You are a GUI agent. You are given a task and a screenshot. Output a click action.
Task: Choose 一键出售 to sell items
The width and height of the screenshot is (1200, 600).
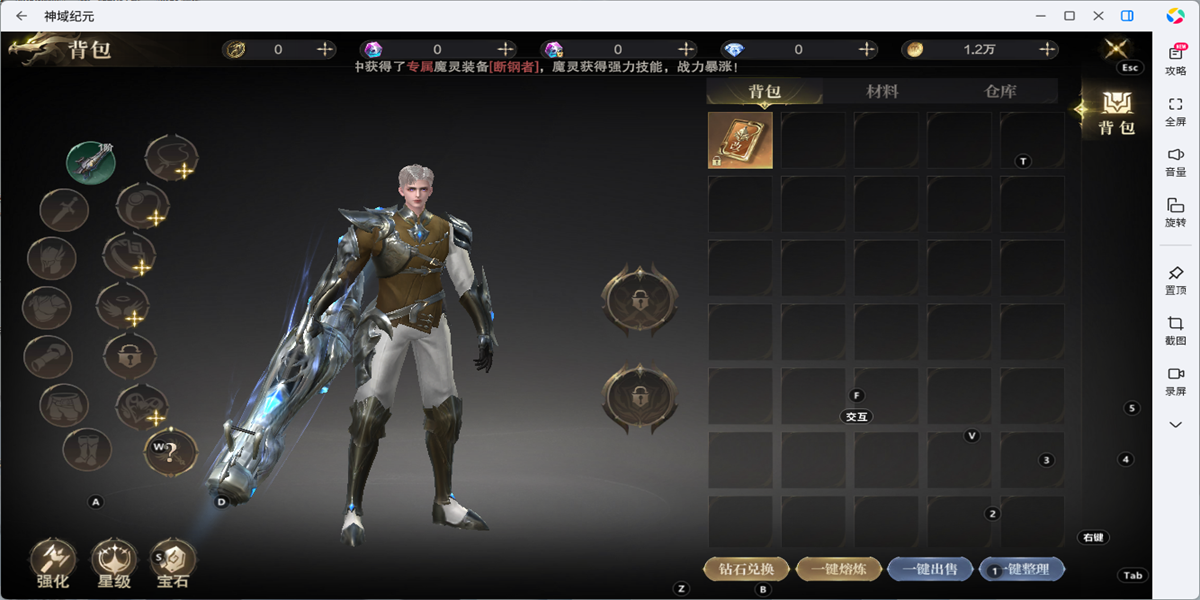pos(929,569)
